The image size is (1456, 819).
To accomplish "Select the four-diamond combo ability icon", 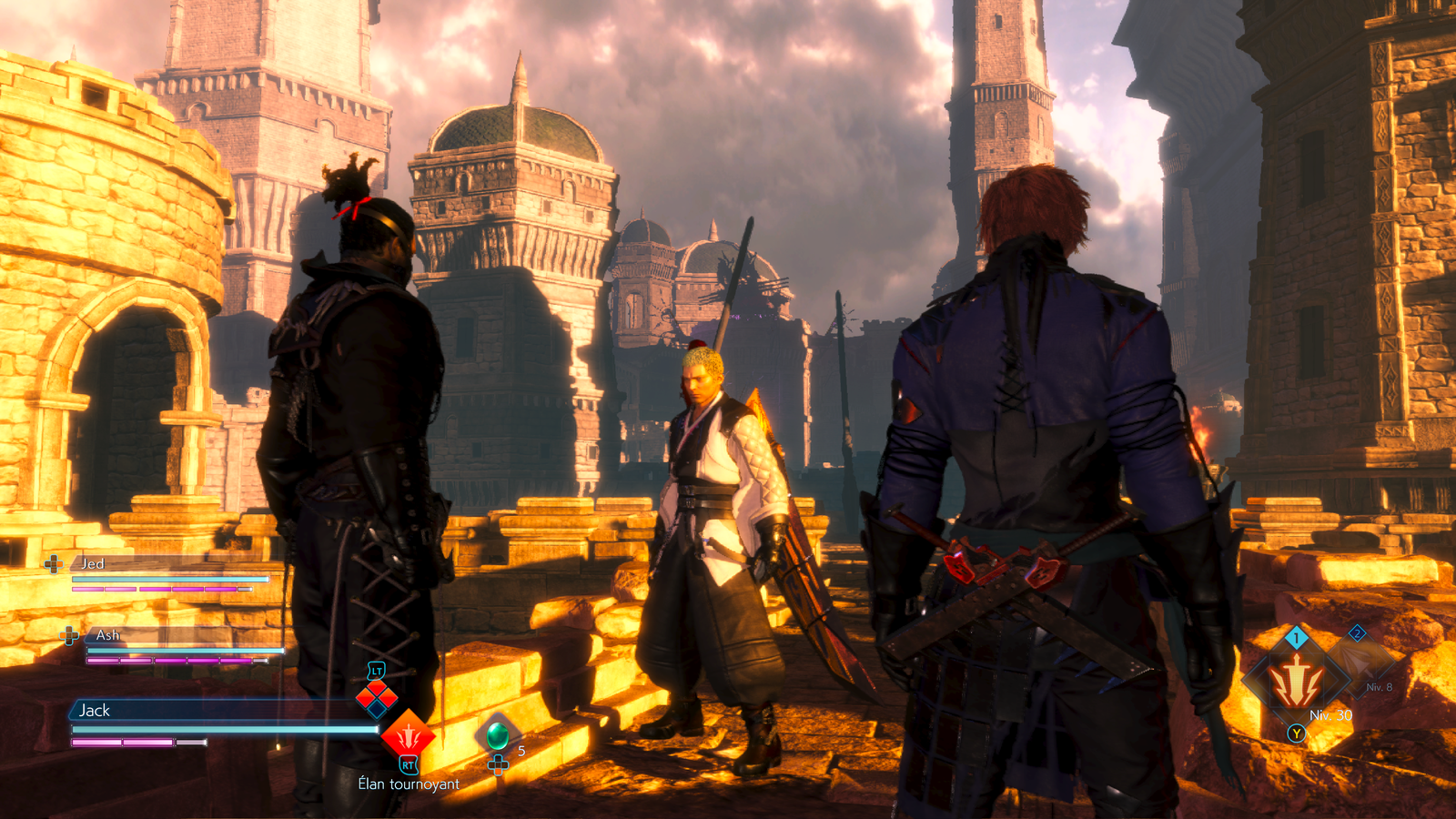I will pos(376,699).
